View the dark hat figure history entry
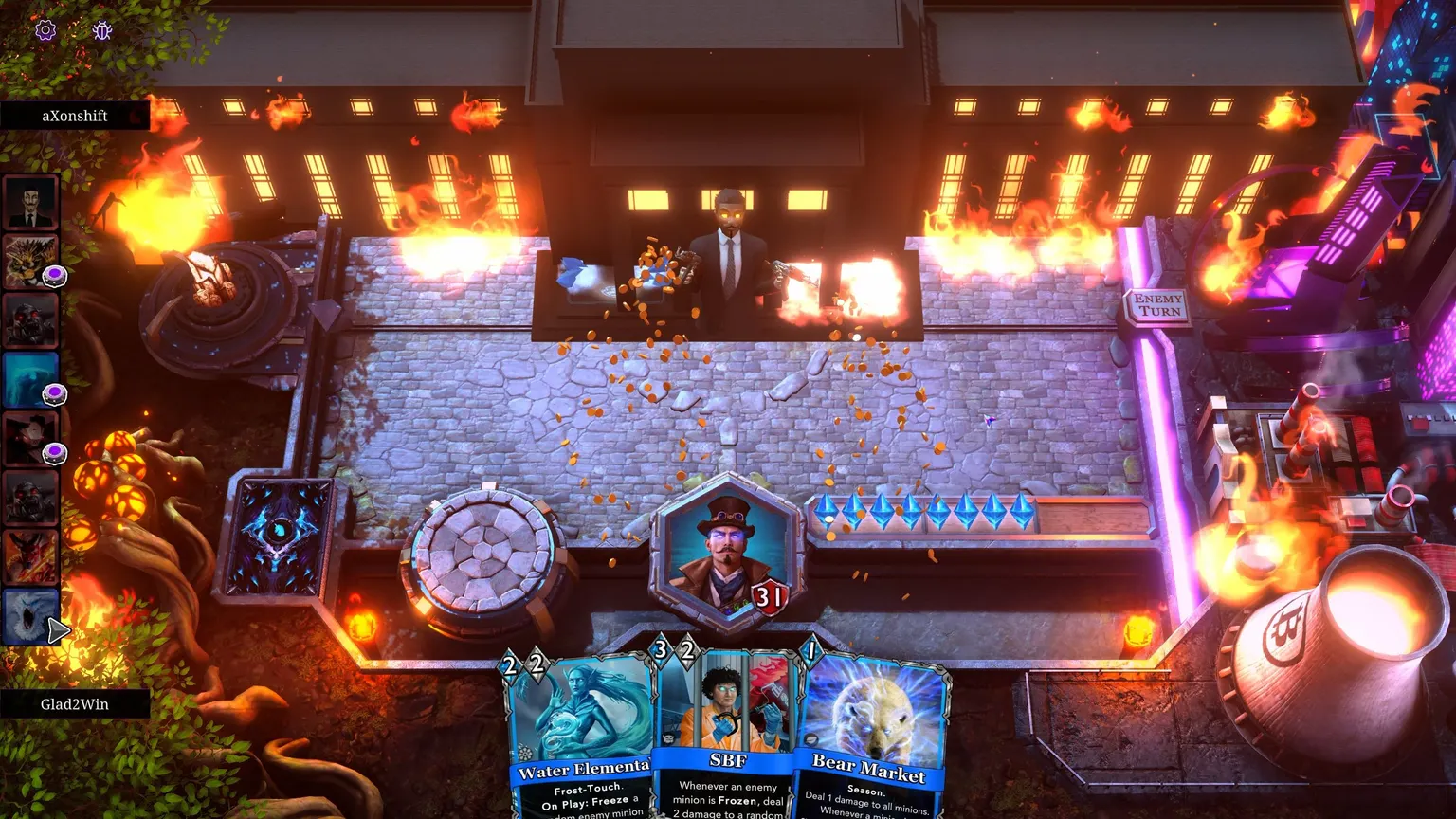The image size is (1456, 819). point(31,438)
